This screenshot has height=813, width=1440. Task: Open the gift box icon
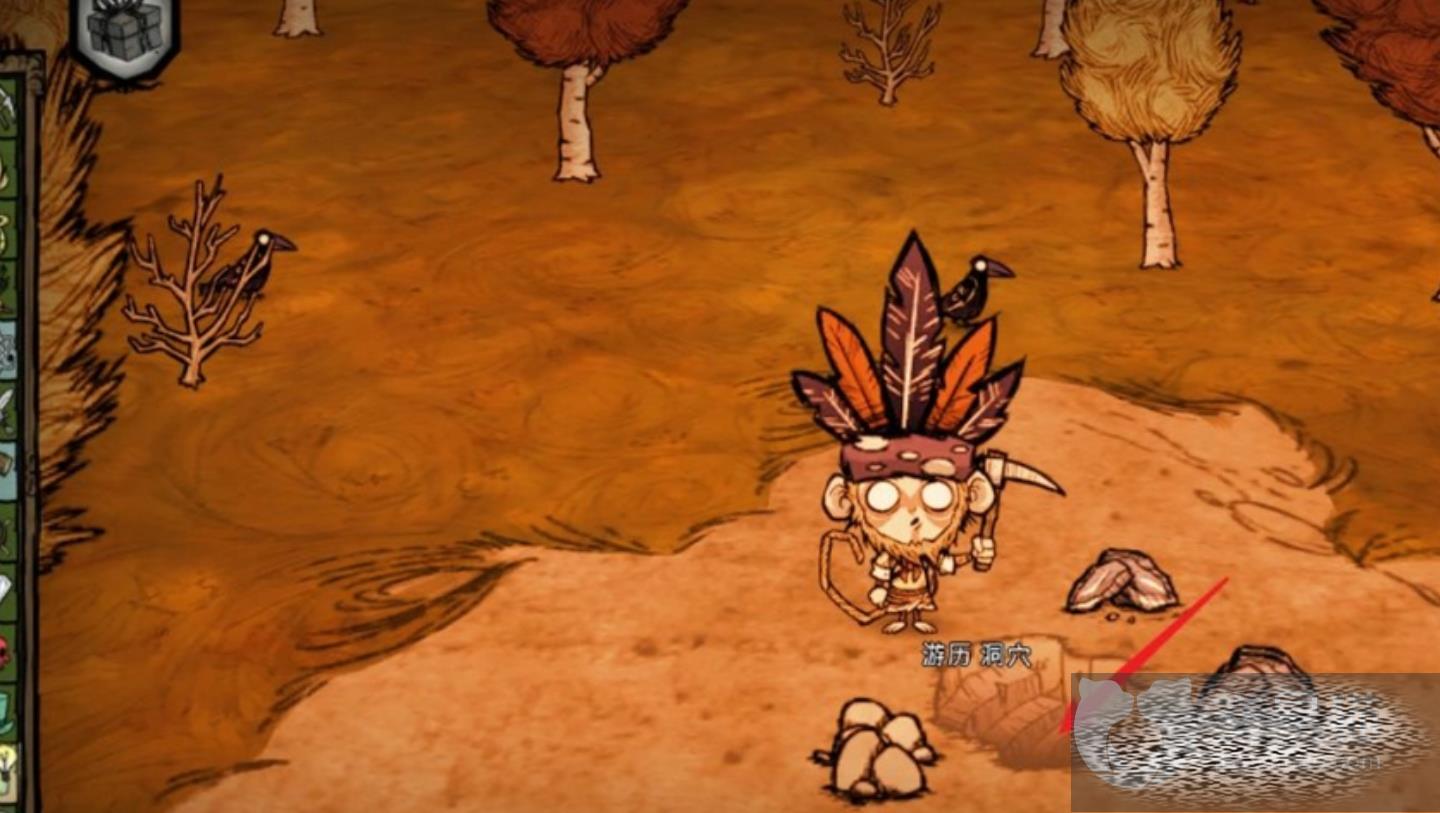125,33
